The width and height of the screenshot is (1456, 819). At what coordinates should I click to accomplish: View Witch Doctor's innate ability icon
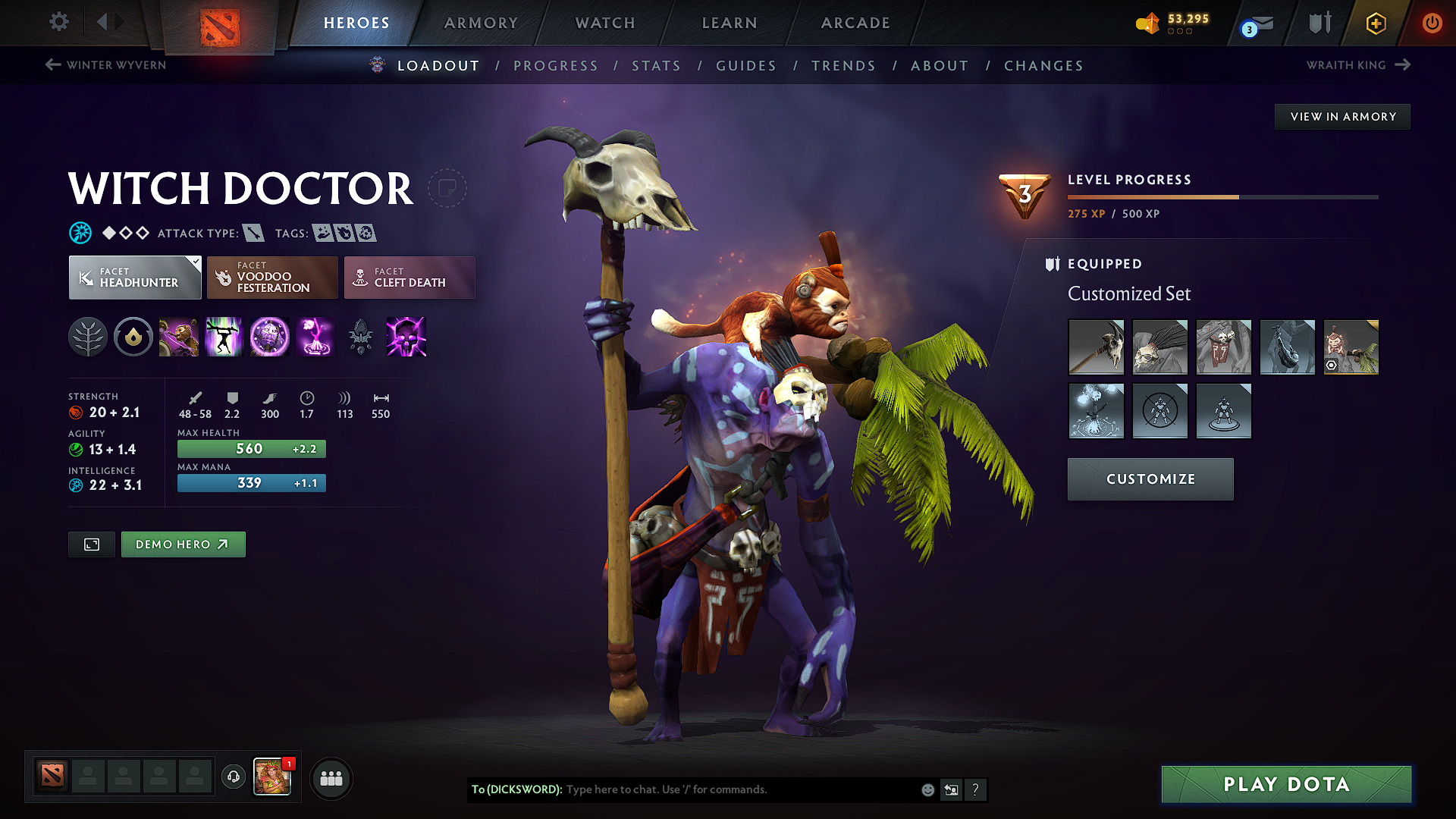(x=133, y=337)
